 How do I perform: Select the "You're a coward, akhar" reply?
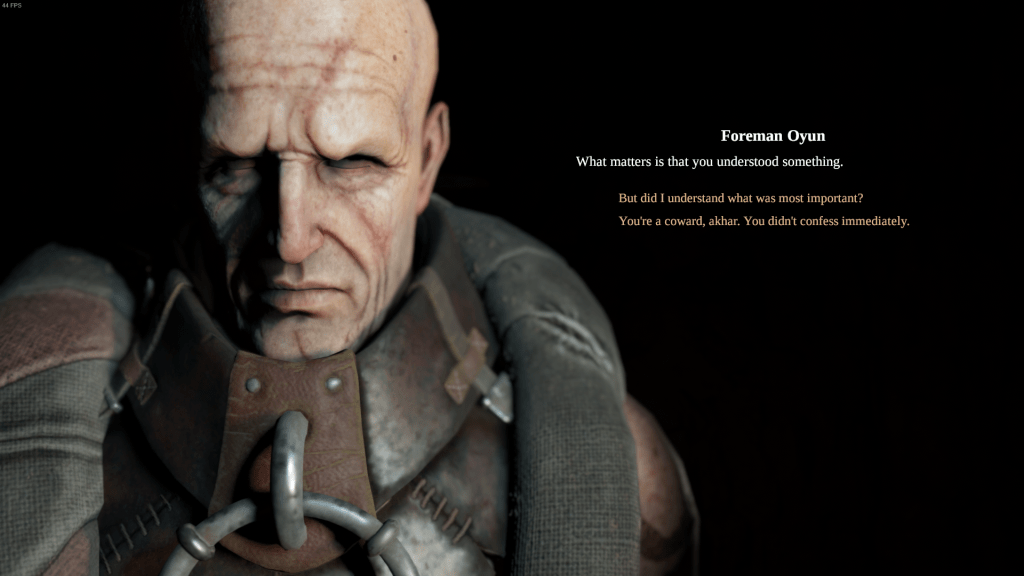pyautogui.click(x=763, y=221)
